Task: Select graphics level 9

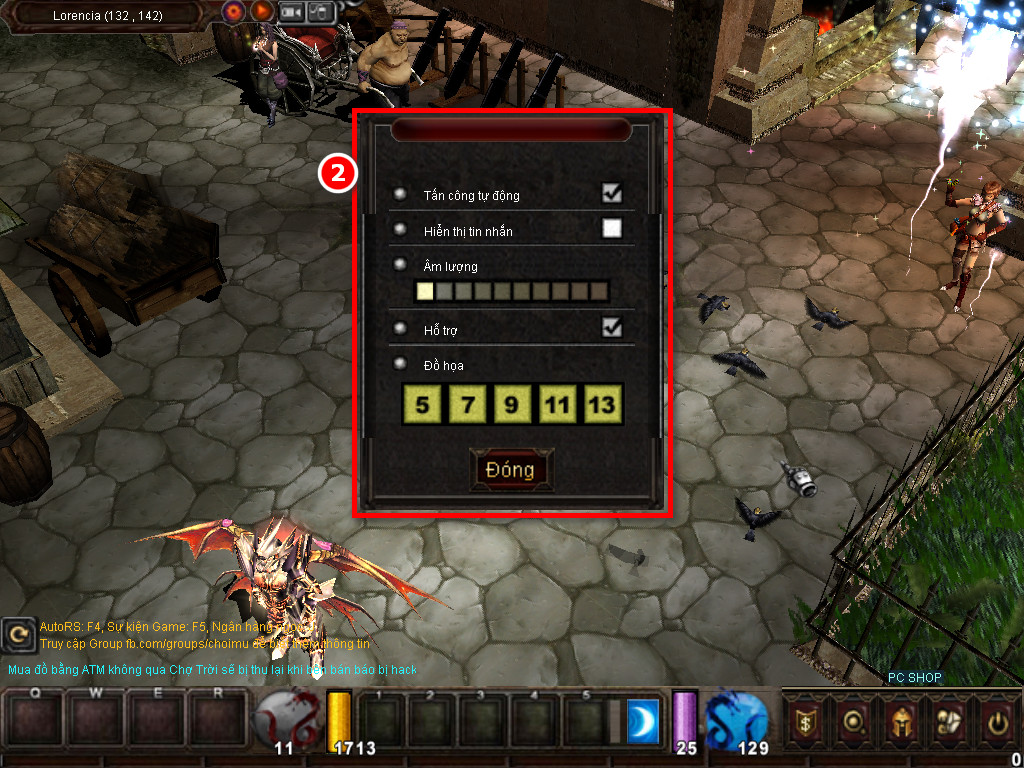Action: coord(512,405)
